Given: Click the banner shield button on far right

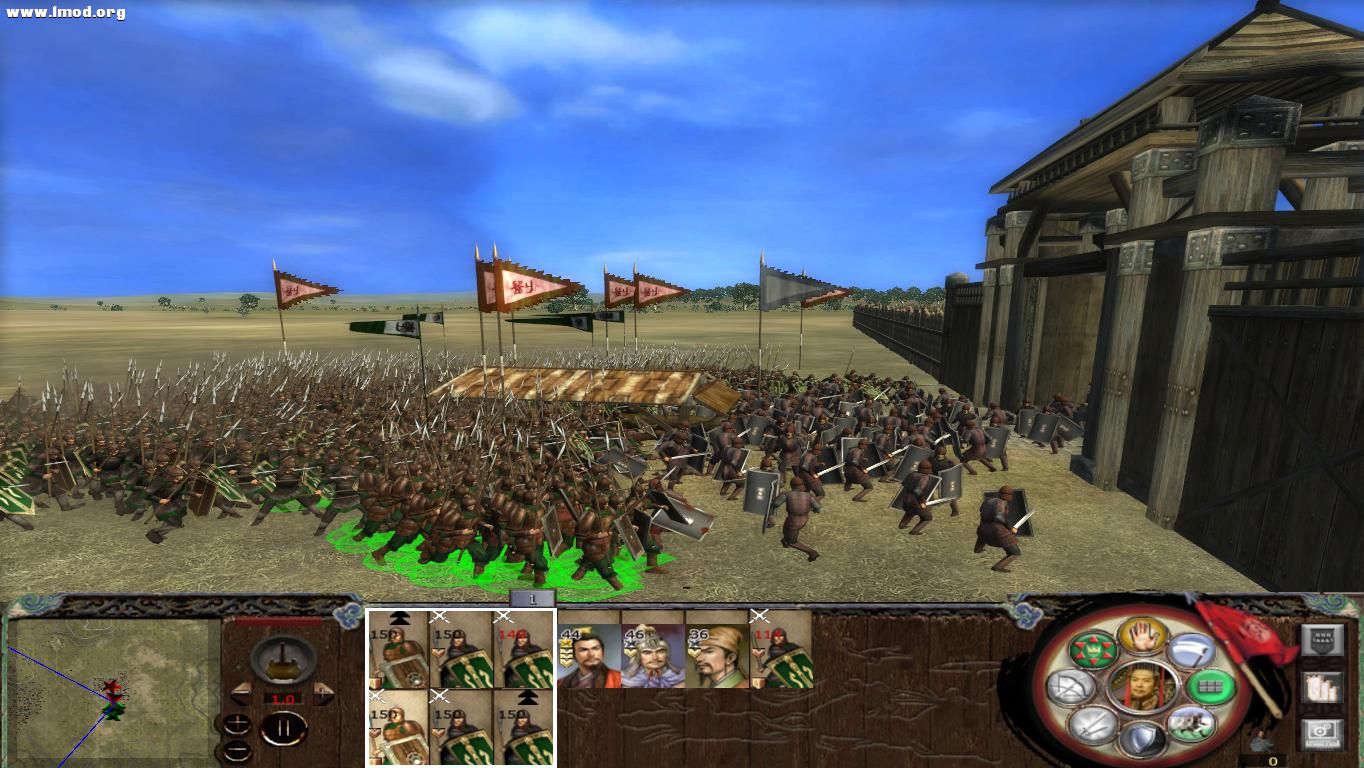Looking at the screenshot, I should 1323,637.
